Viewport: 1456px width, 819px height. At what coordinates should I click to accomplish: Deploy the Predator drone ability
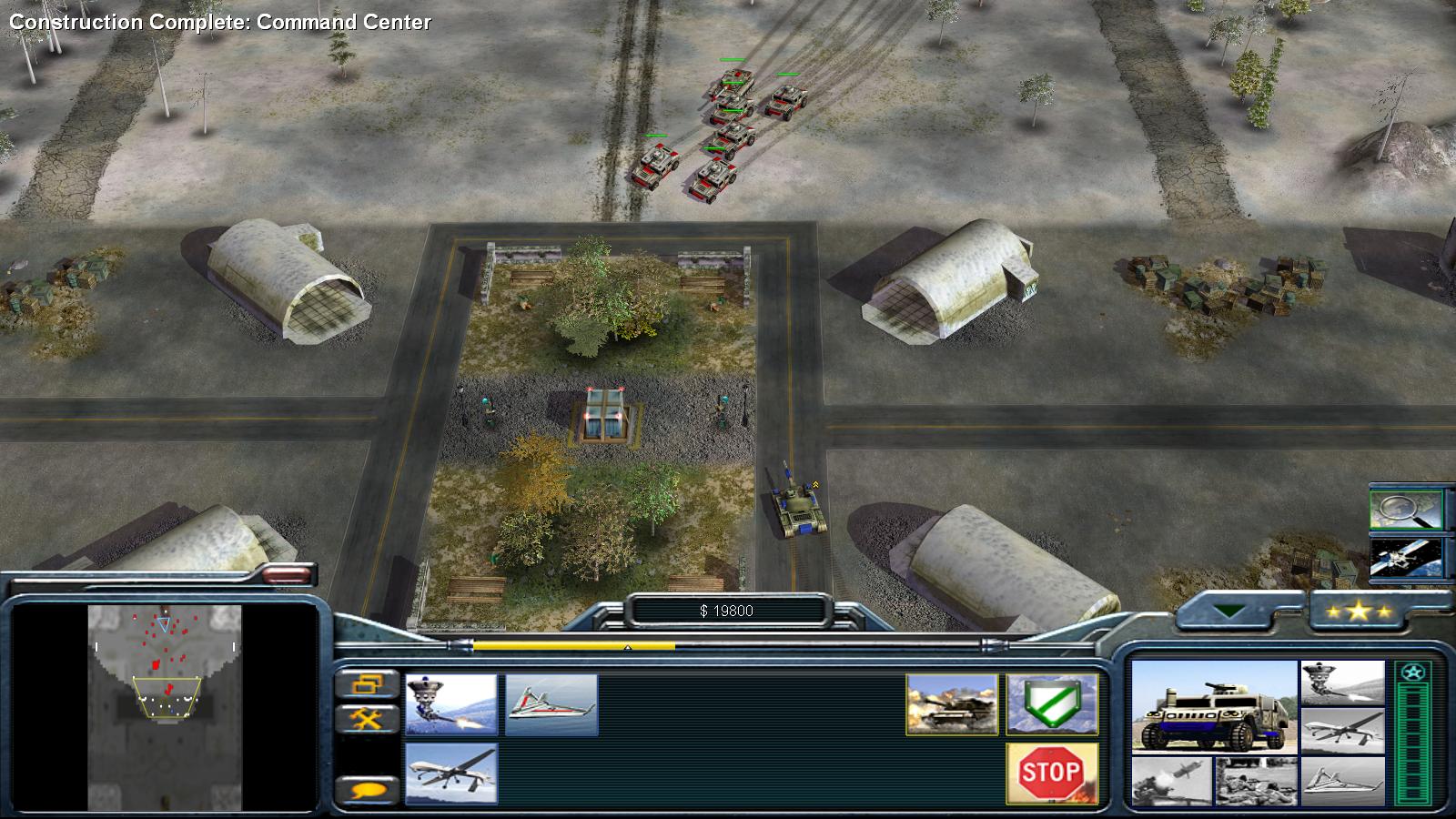tap(452, 773)
